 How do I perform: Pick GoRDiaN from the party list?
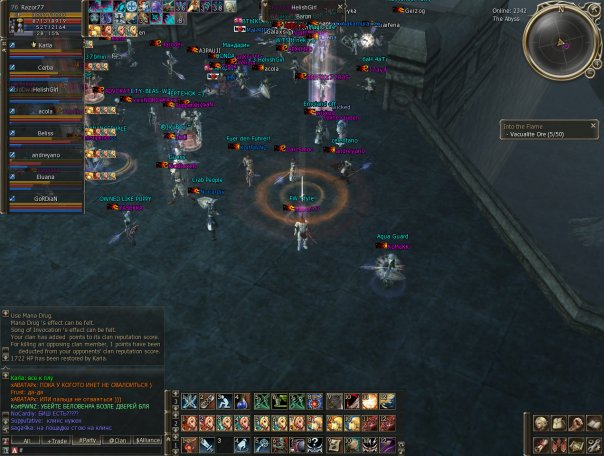45,199
